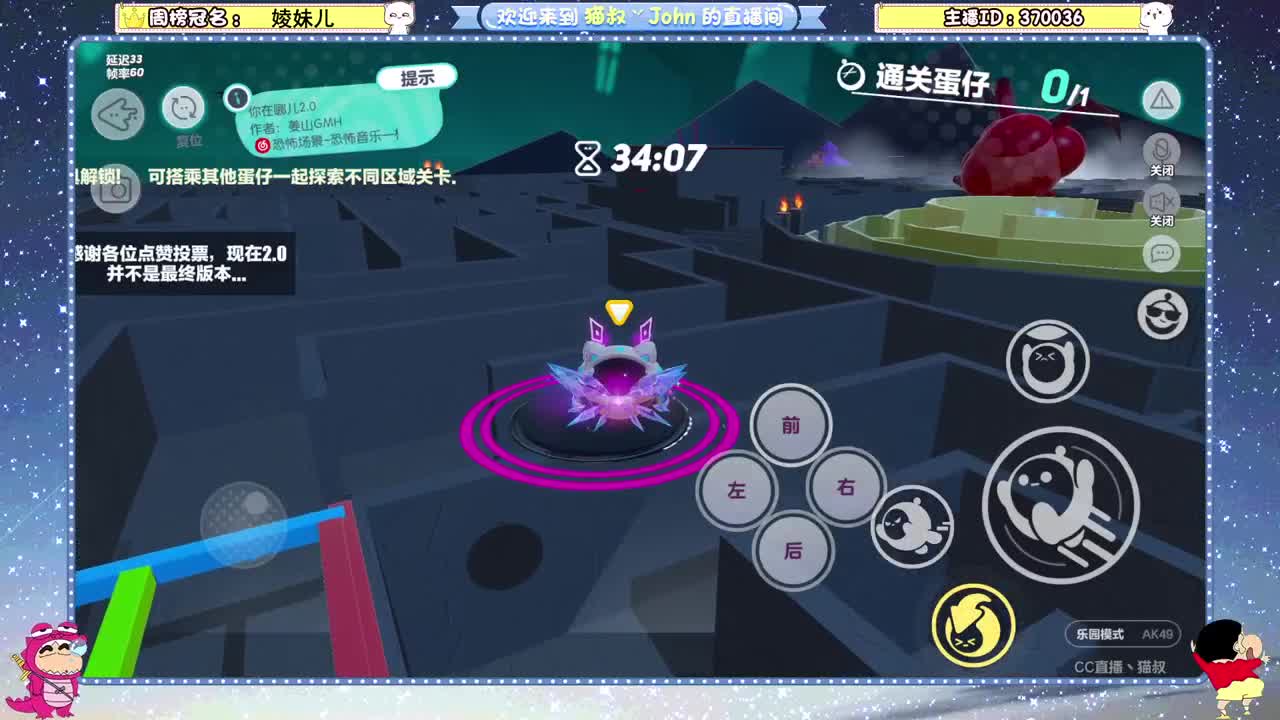The image size is (1280, 720).
Task: Click the sunglasses emoji expression icon
Action: pos(1161,315)
